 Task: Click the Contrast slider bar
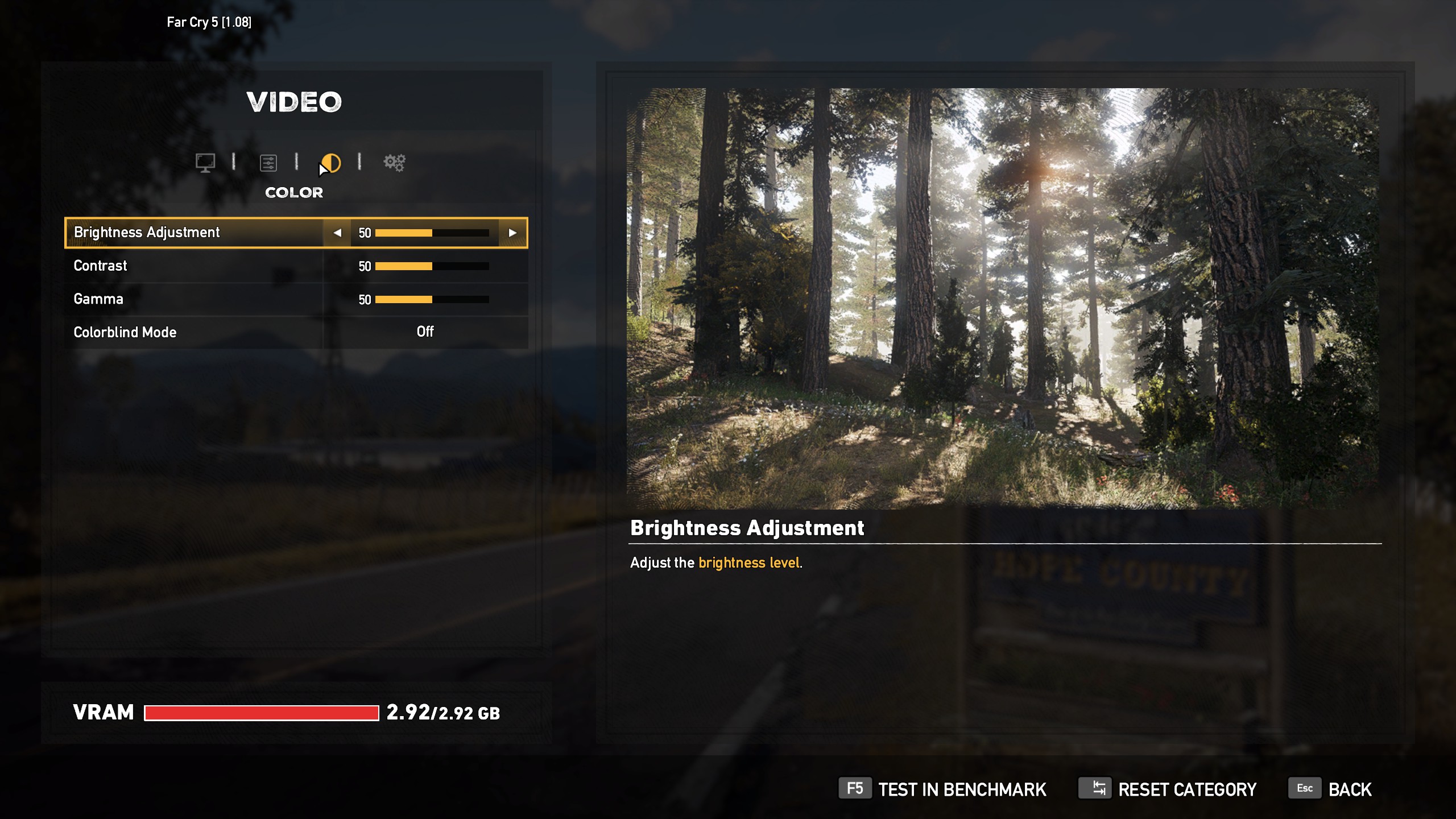click(432, 265)
